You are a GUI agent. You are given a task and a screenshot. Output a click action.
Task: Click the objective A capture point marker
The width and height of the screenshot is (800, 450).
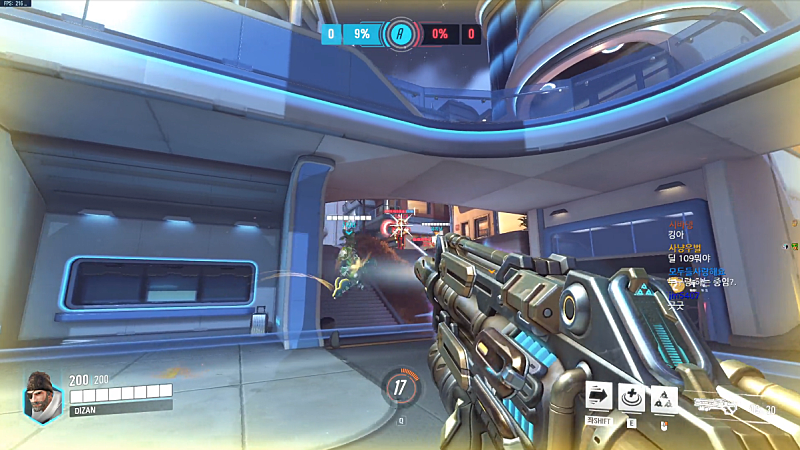pos(401,33)
